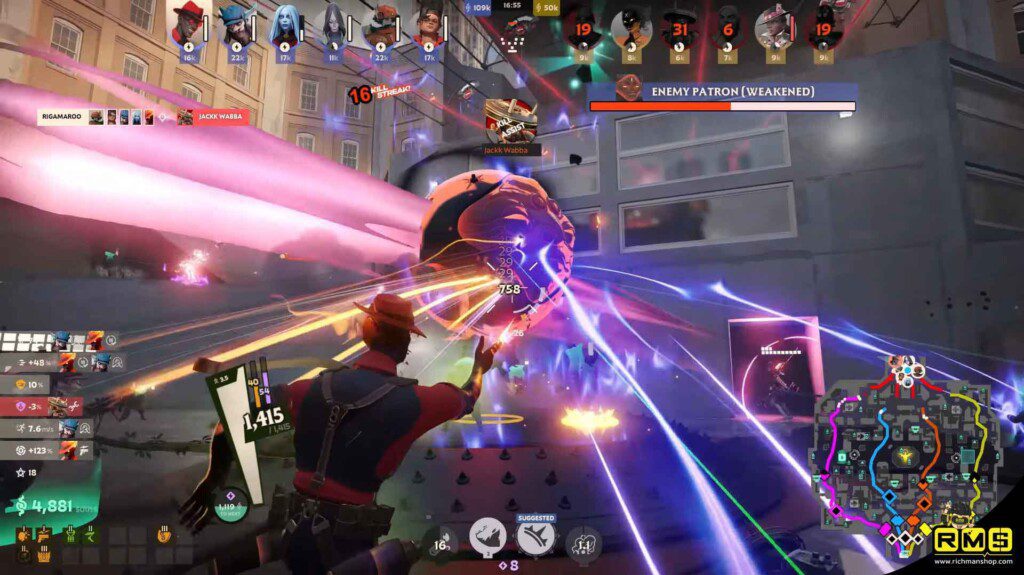
Task: Use the wolf head ability
Action: tap(487, 537)
